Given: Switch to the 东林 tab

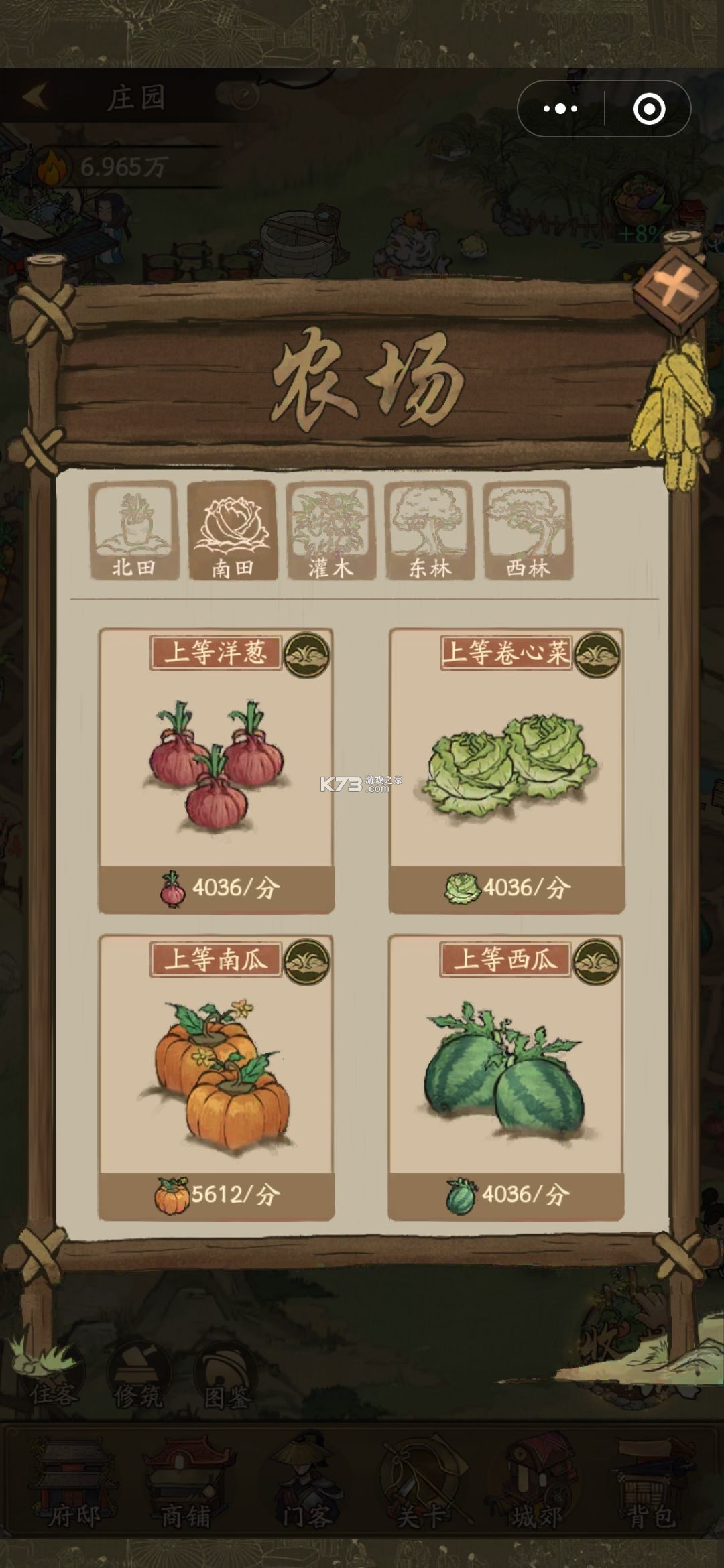Looking at the screenshot, I should (429, 531).
